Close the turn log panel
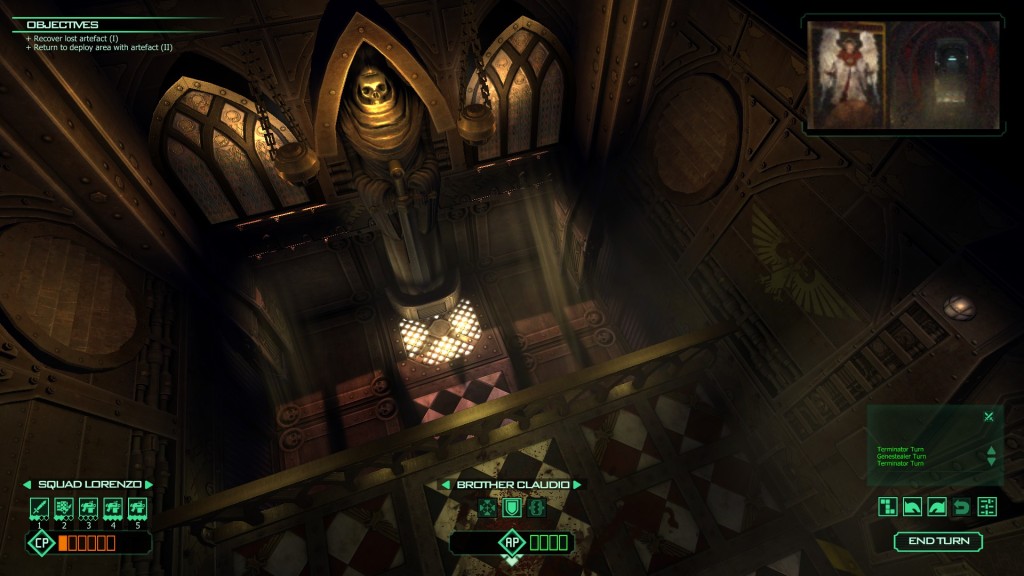Viewport: 1024px width, 576px height. 988,416
